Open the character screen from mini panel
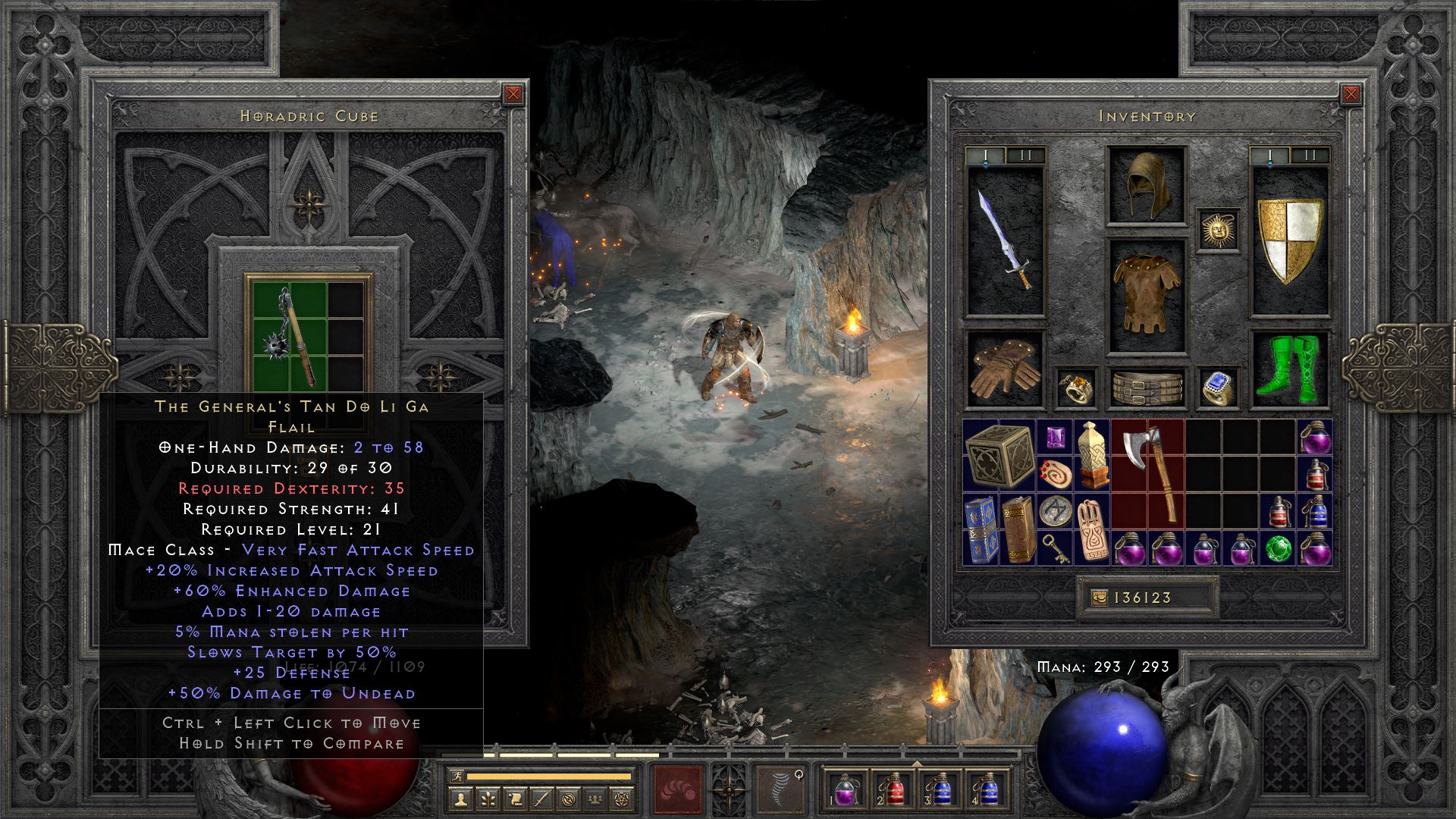1456x819 pixels. click(460, 799)
